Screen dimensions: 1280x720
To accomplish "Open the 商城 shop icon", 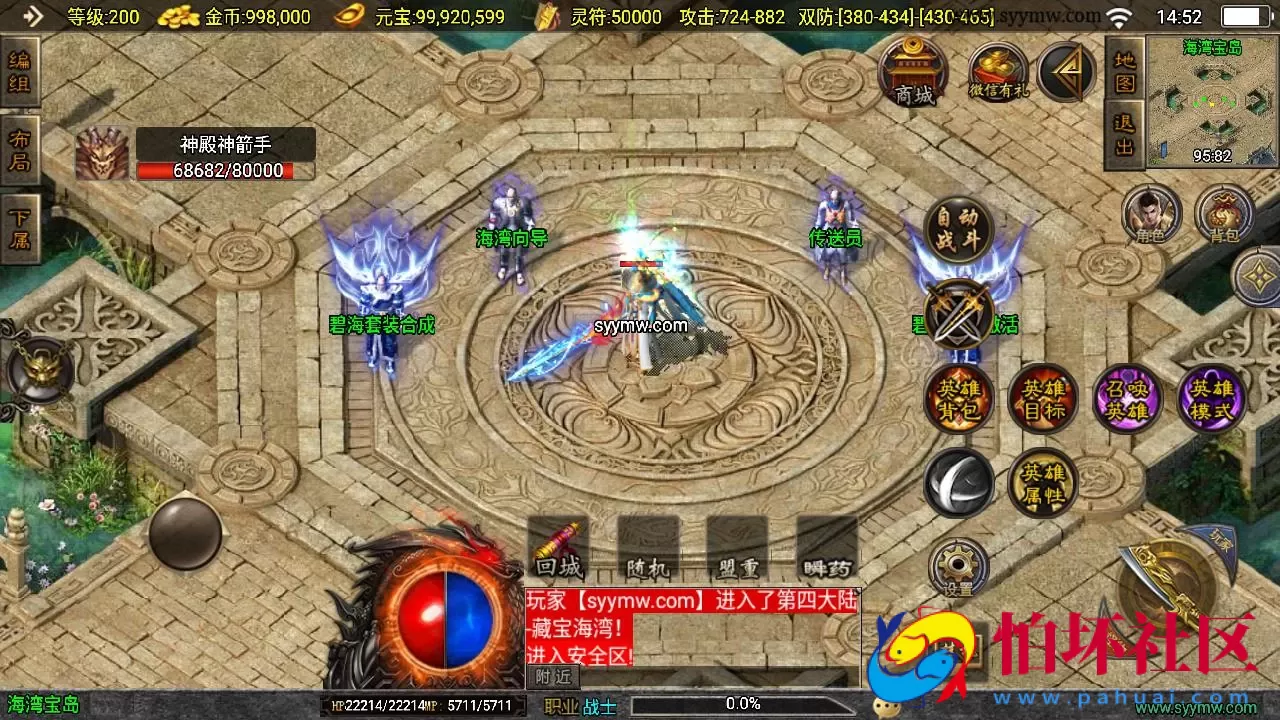I will (x=913, y=72).
